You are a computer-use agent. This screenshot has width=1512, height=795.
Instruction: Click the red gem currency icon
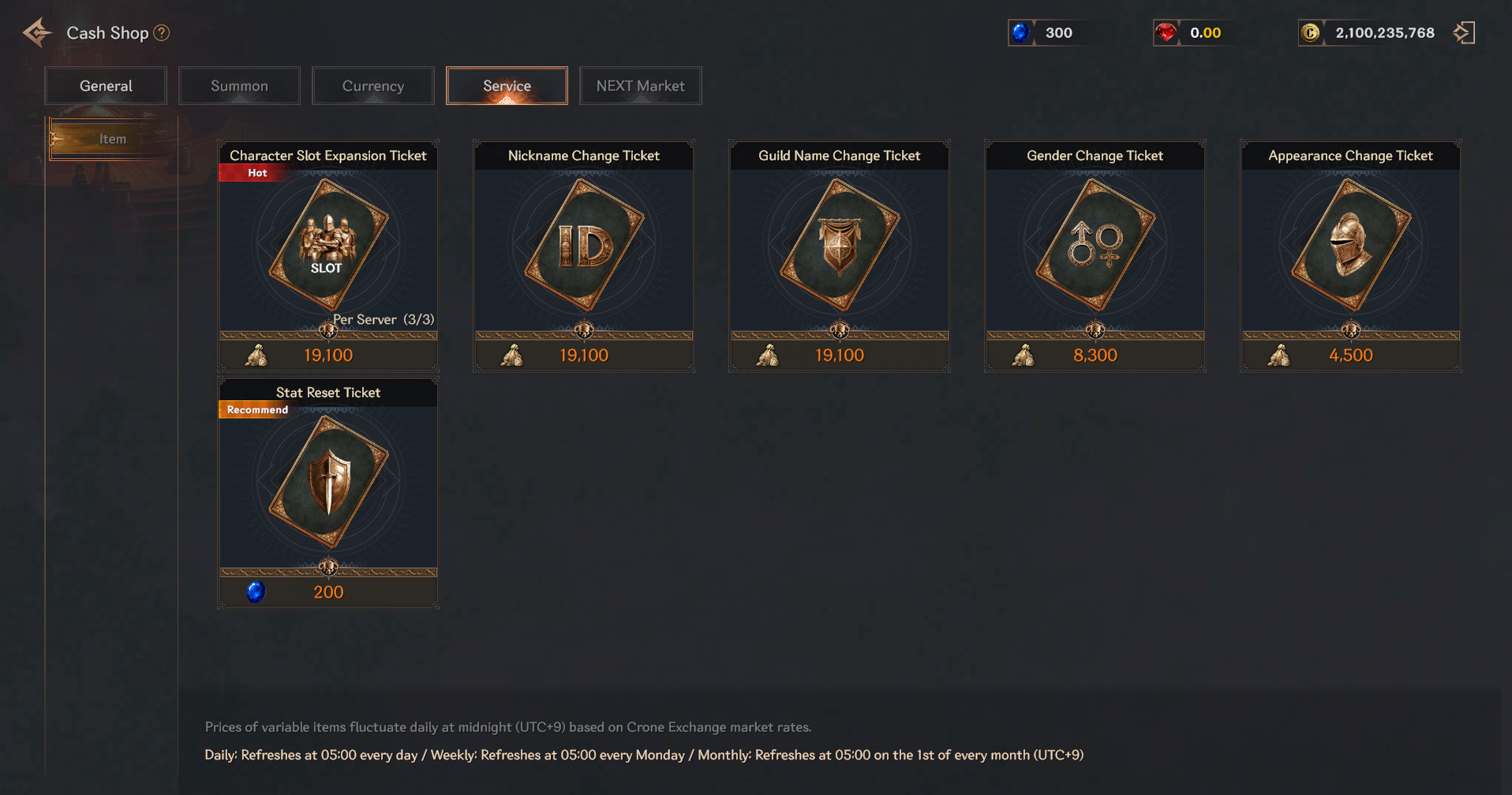(1166, 33)
